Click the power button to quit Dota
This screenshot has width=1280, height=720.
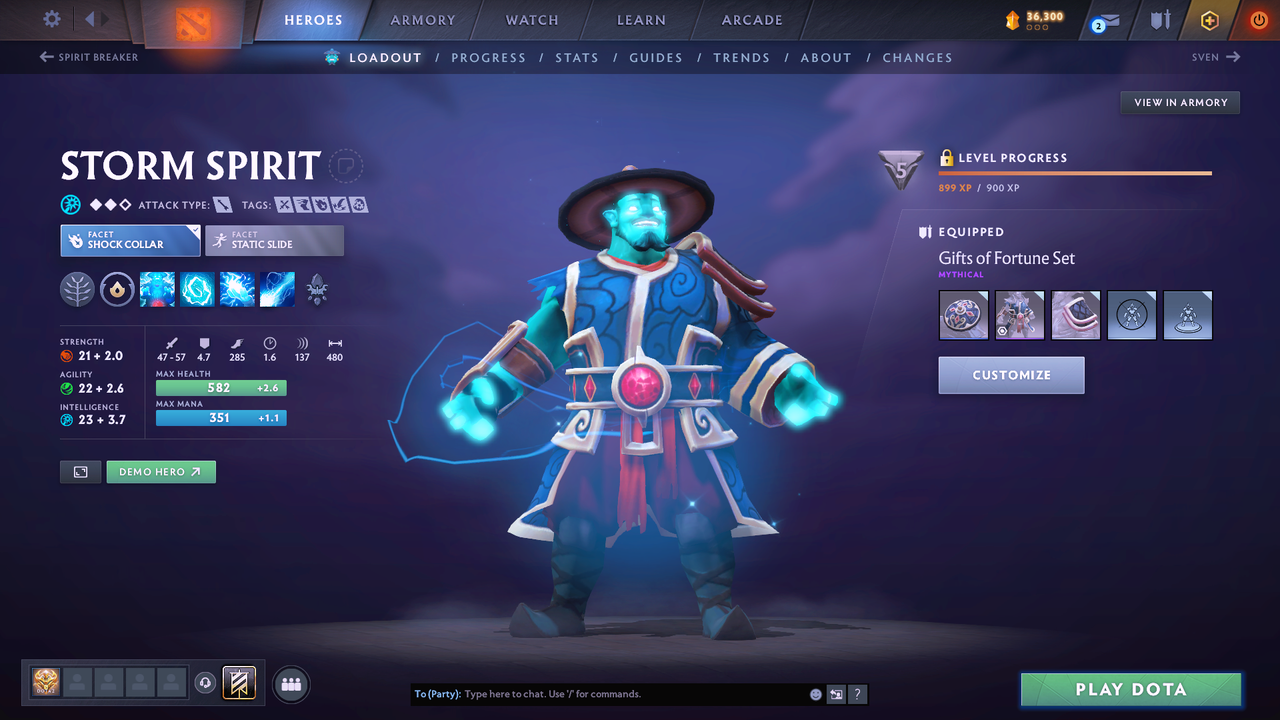pos(1258,19)
